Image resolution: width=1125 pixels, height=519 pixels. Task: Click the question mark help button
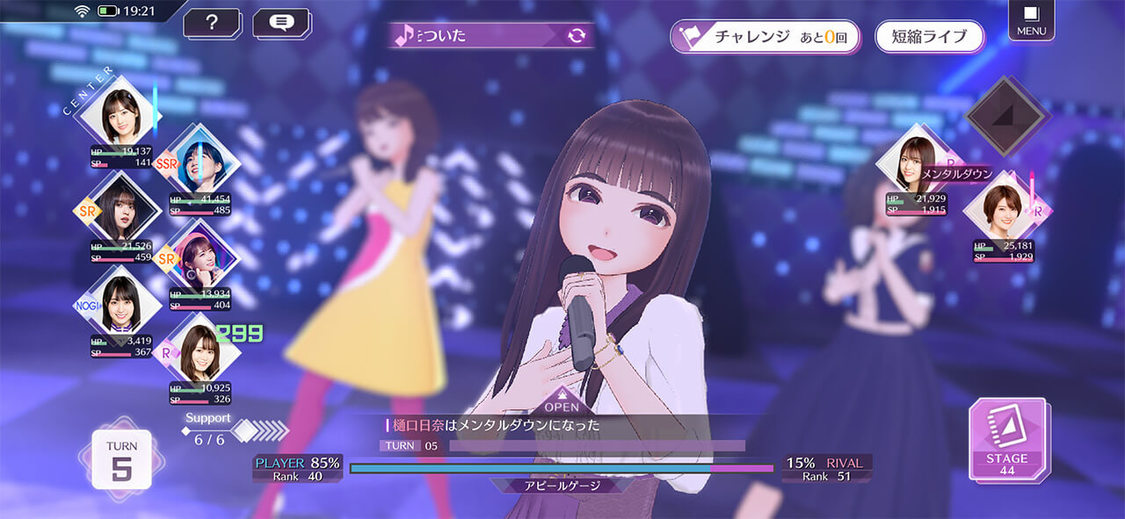(211, 22)
